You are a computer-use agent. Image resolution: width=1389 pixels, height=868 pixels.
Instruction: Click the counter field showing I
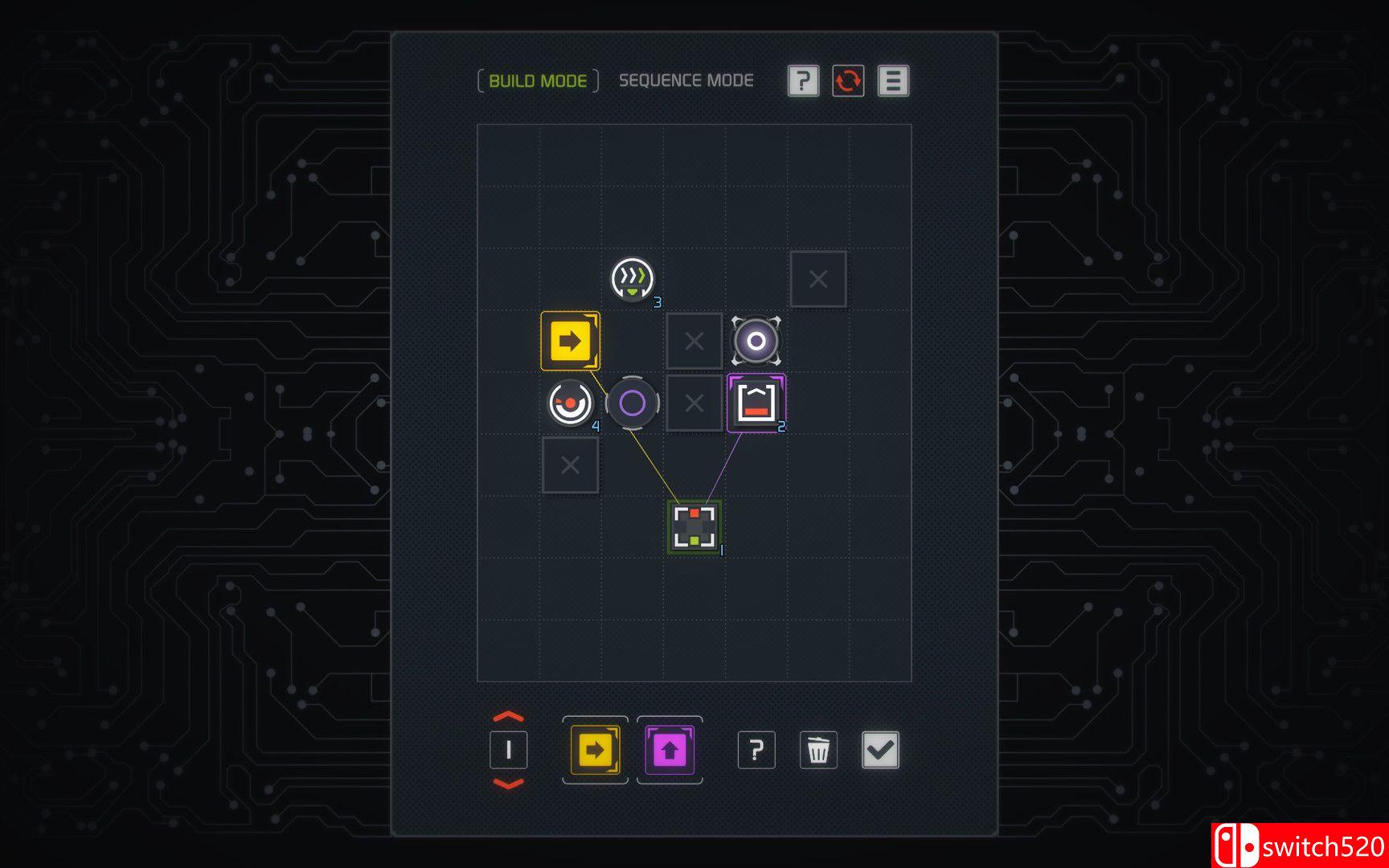tap(508, 749)
